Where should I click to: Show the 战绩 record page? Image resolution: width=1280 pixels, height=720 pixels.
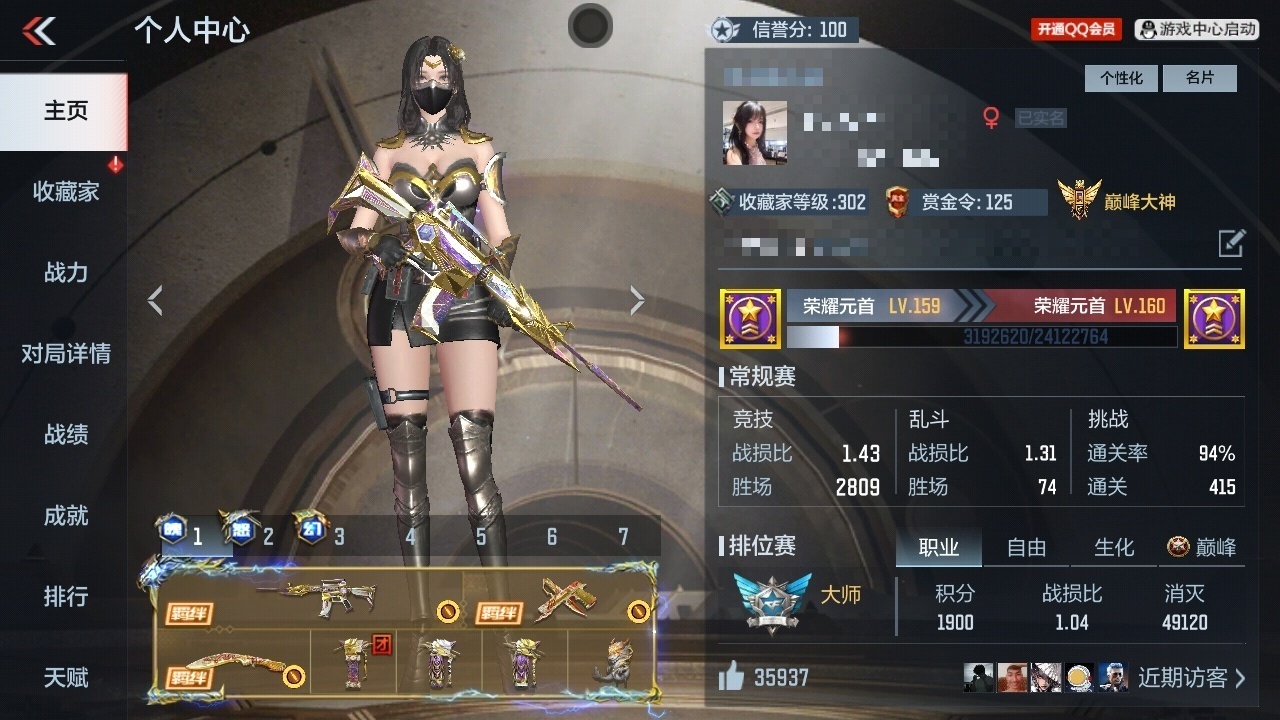click(x=65, y=434)
